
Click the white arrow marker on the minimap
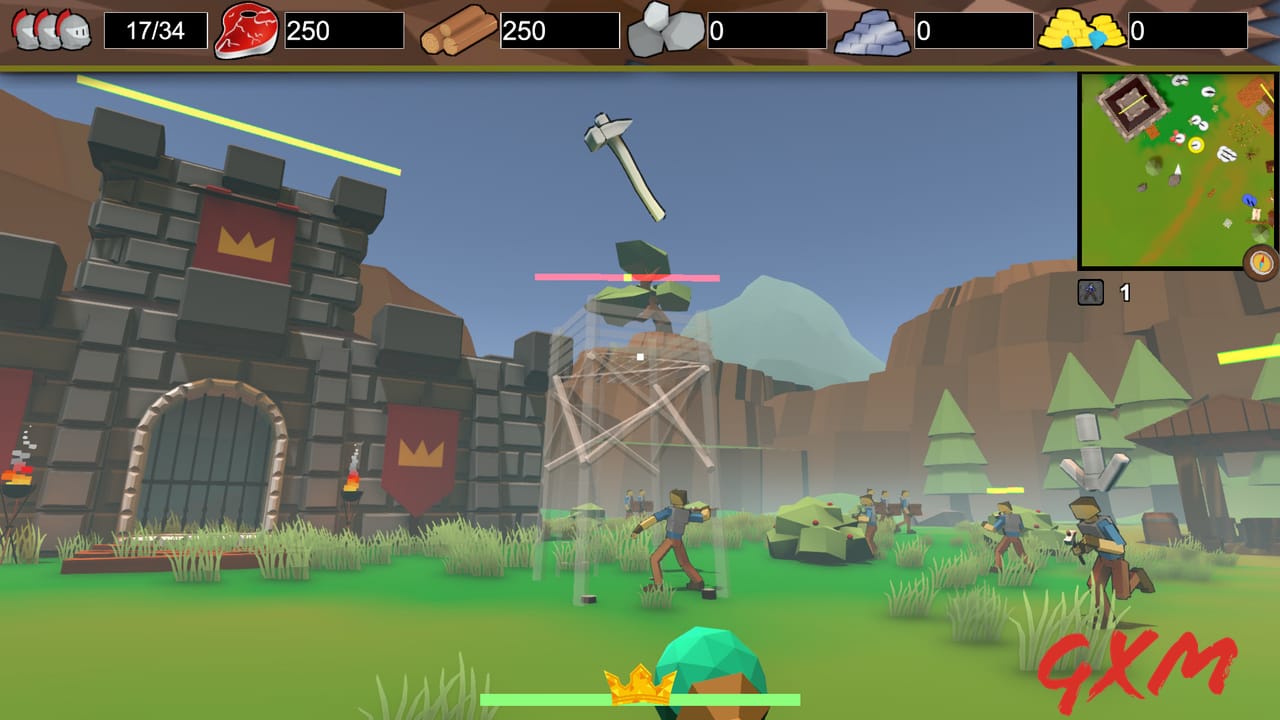1177,169
